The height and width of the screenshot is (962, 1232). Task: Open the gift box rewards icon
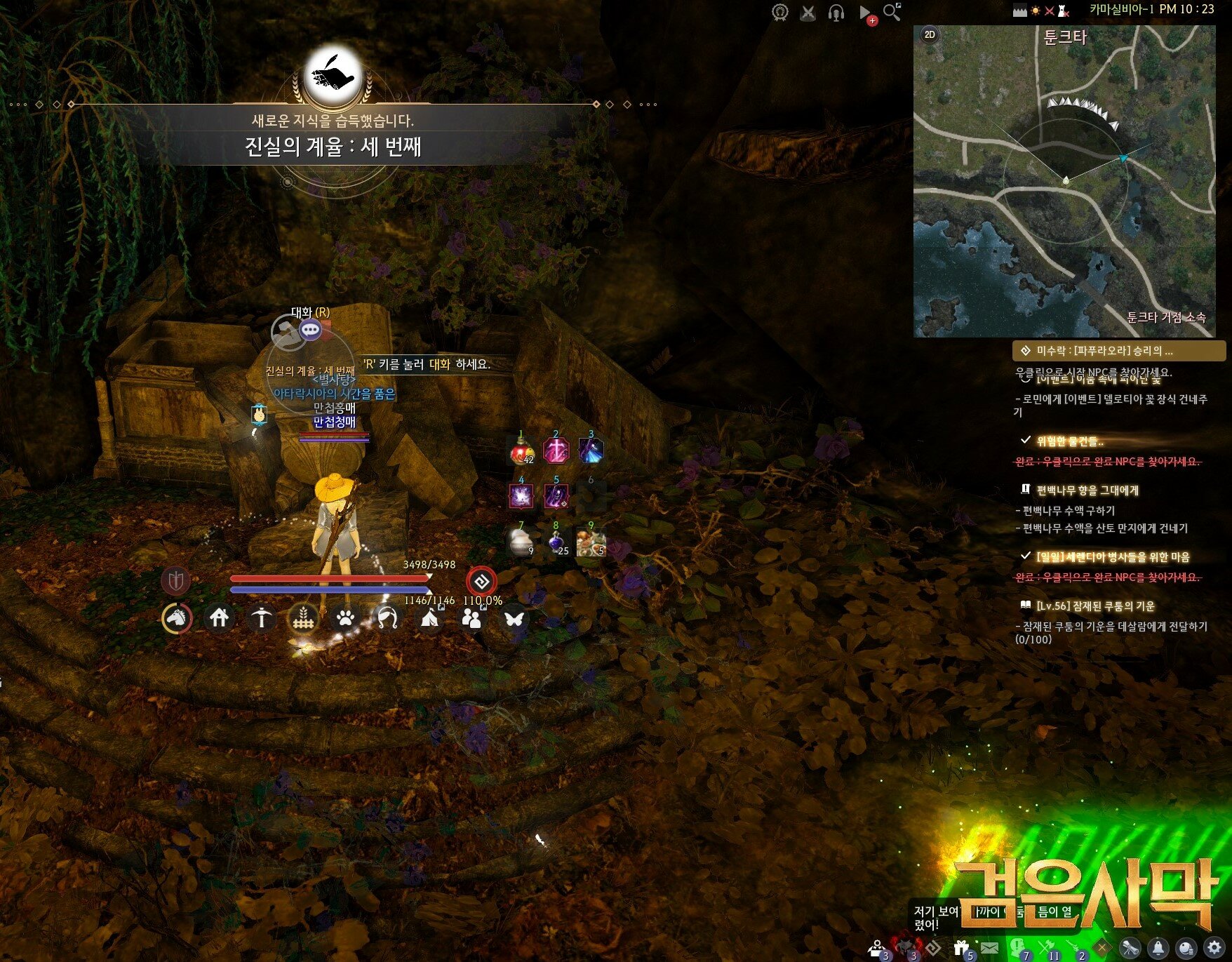tap(961, 948)
